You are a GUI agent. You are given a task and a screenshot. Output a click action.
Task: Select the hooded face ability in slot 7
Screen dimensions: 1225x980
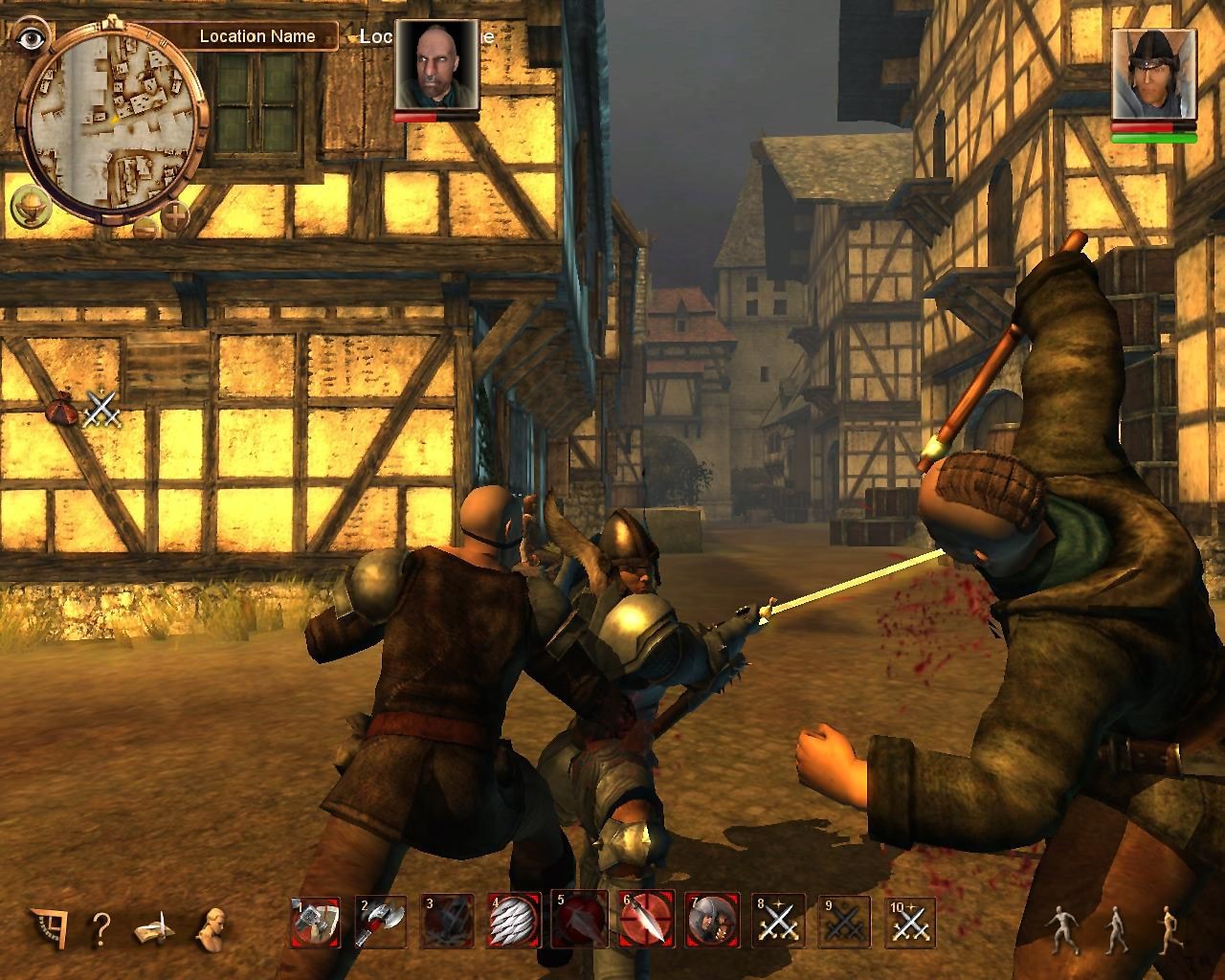pos(712,922)
